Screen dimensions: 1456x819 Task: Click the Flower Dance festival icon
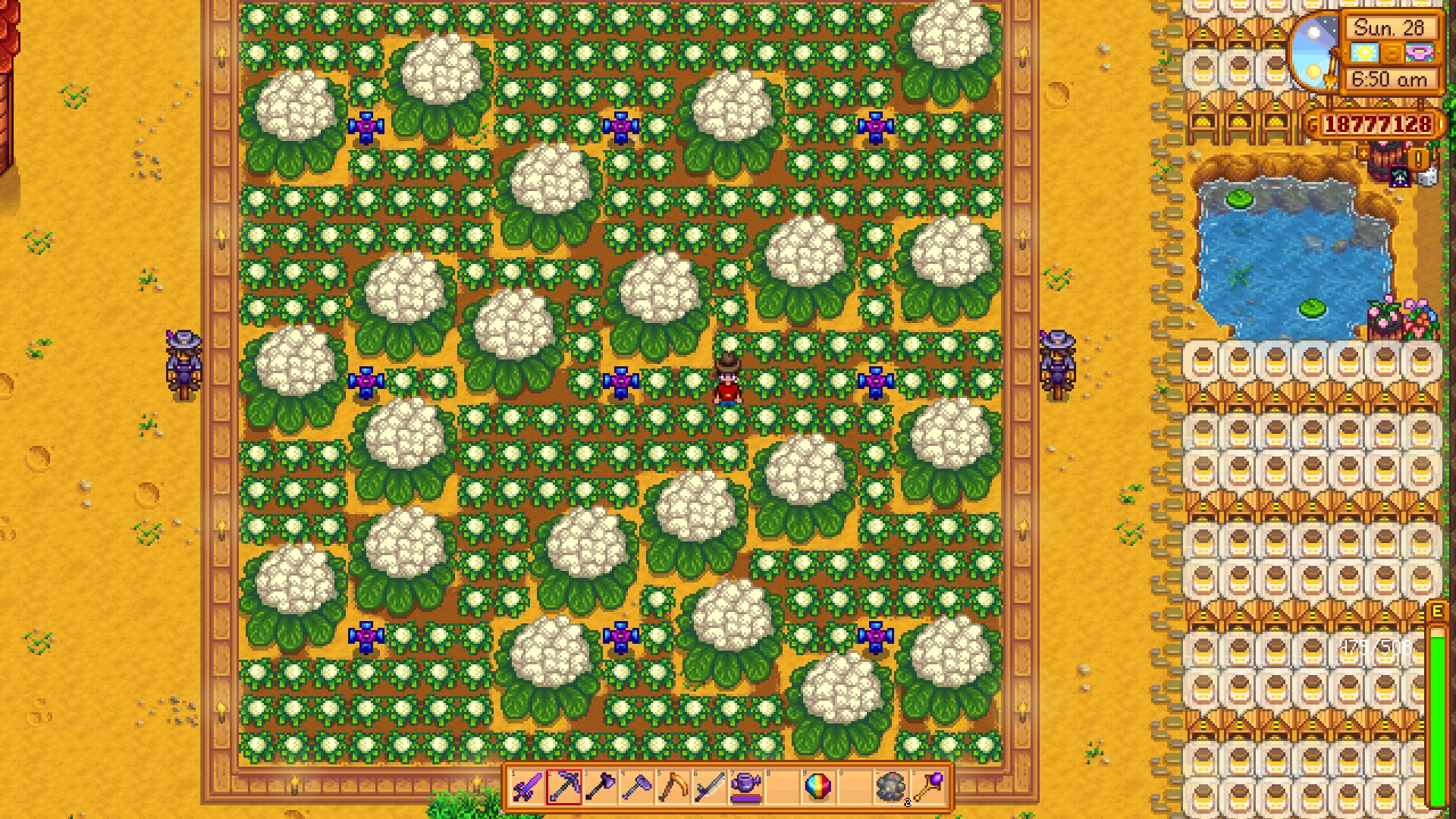coord(1420,52)
